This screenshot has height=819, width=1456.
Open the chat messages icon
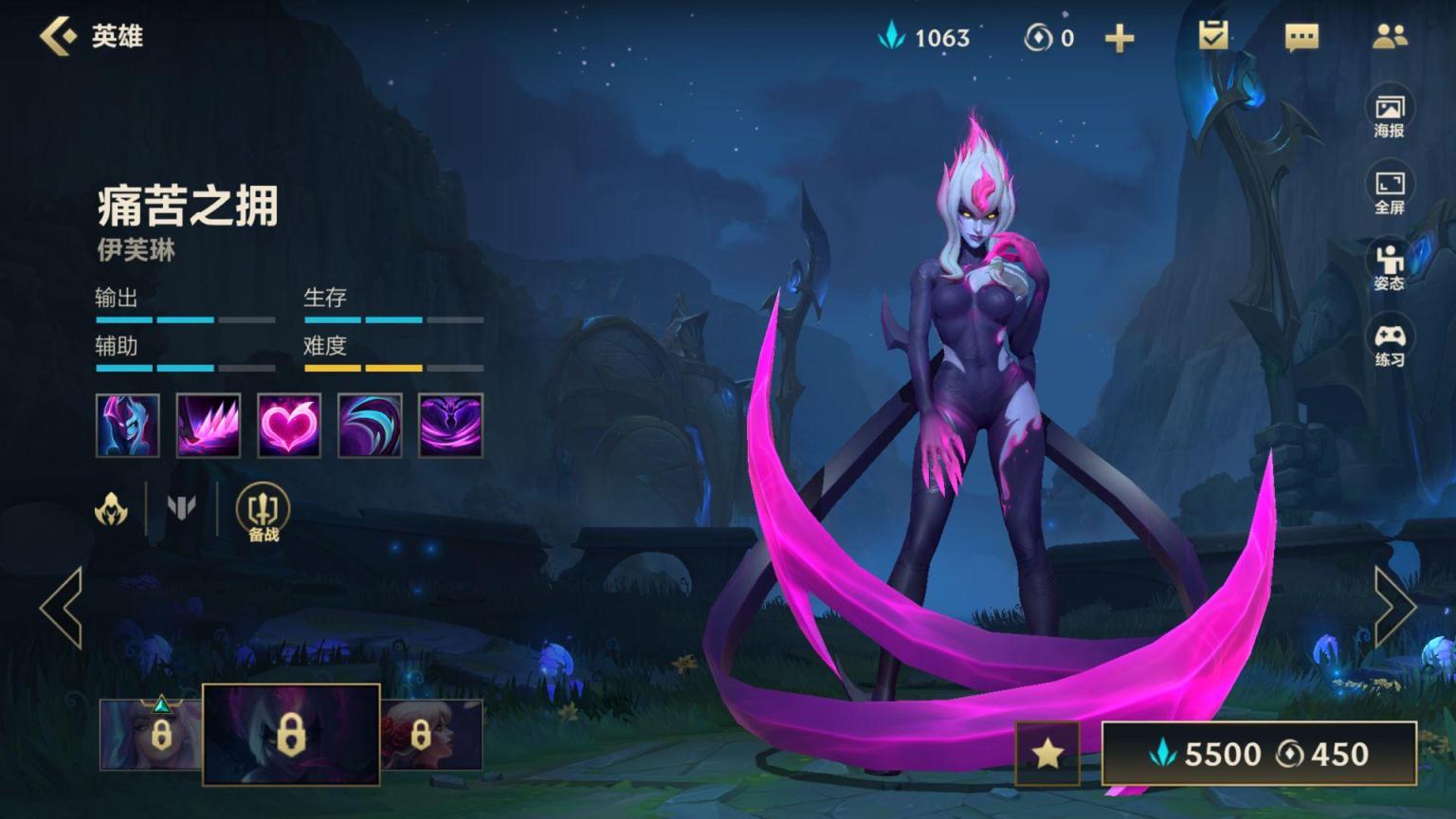1301,37
